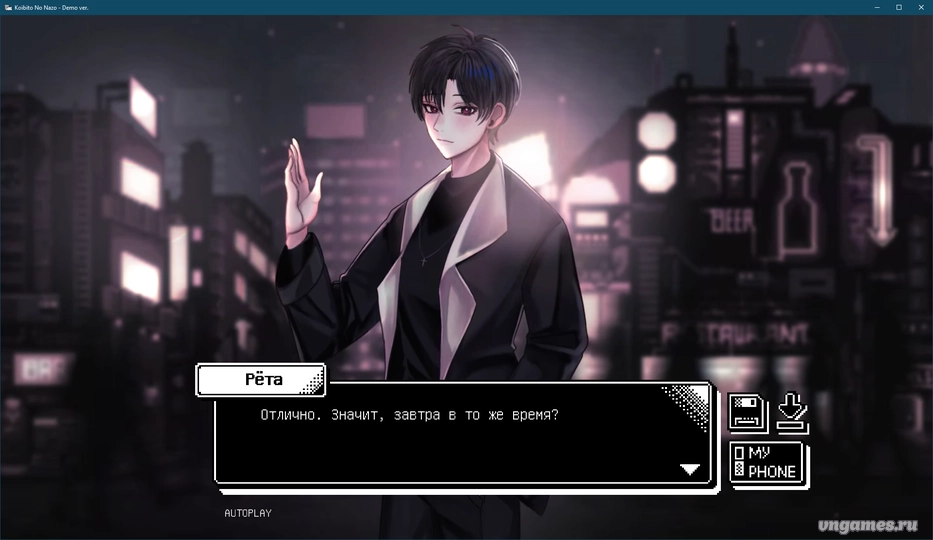Toggle the AUTOPLAY option

pos(247,513)
